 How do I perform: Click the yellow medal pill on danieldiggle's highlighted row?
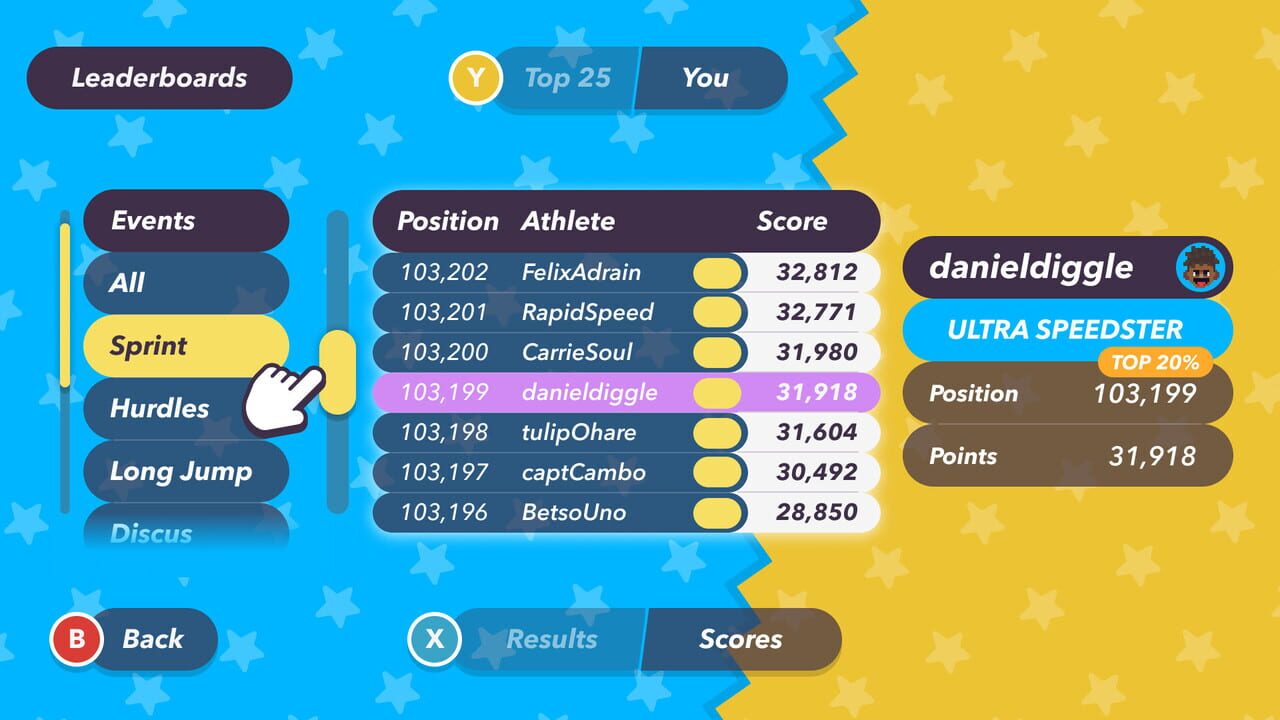(716, 392)
